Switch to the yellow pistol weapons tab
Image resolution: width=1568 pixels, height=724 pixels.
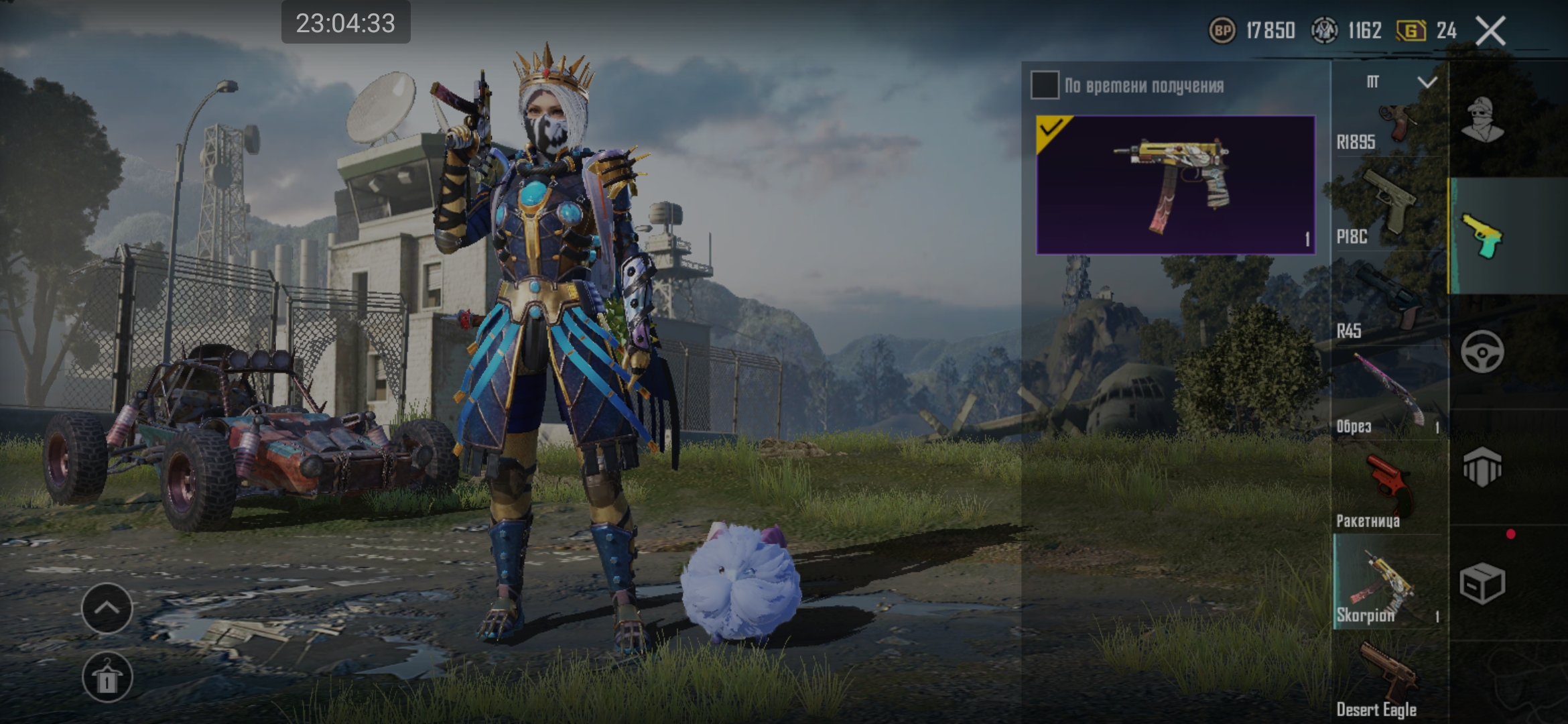[x=1482, y=236]
